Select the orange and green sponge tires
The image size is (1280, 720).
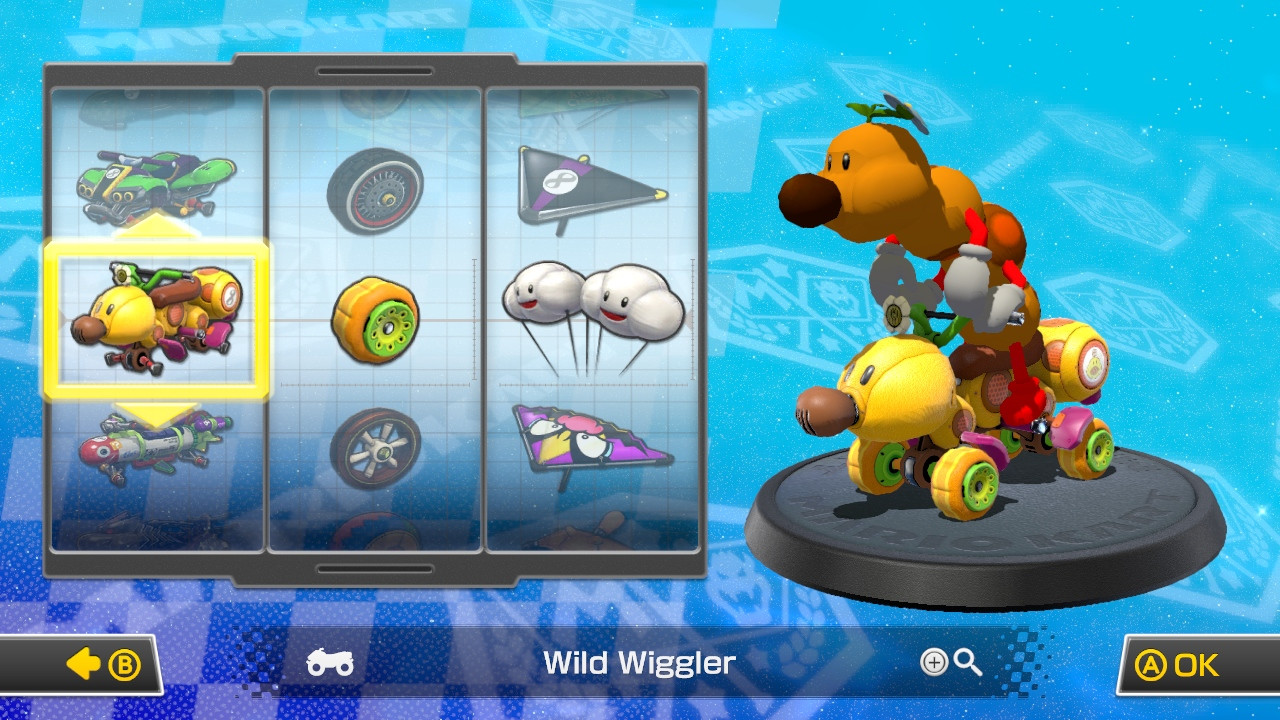[378, 315]
